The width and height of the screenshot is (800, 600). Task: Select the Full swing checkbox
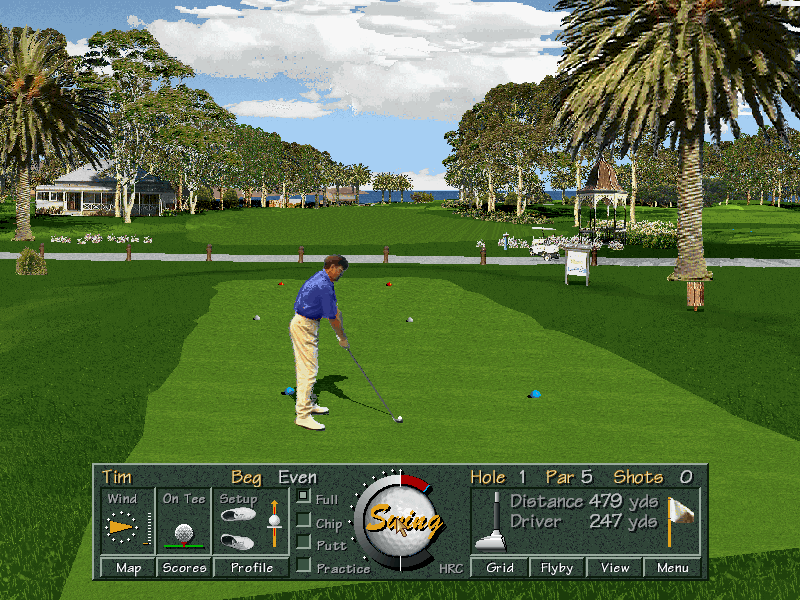tap(303, 497)
